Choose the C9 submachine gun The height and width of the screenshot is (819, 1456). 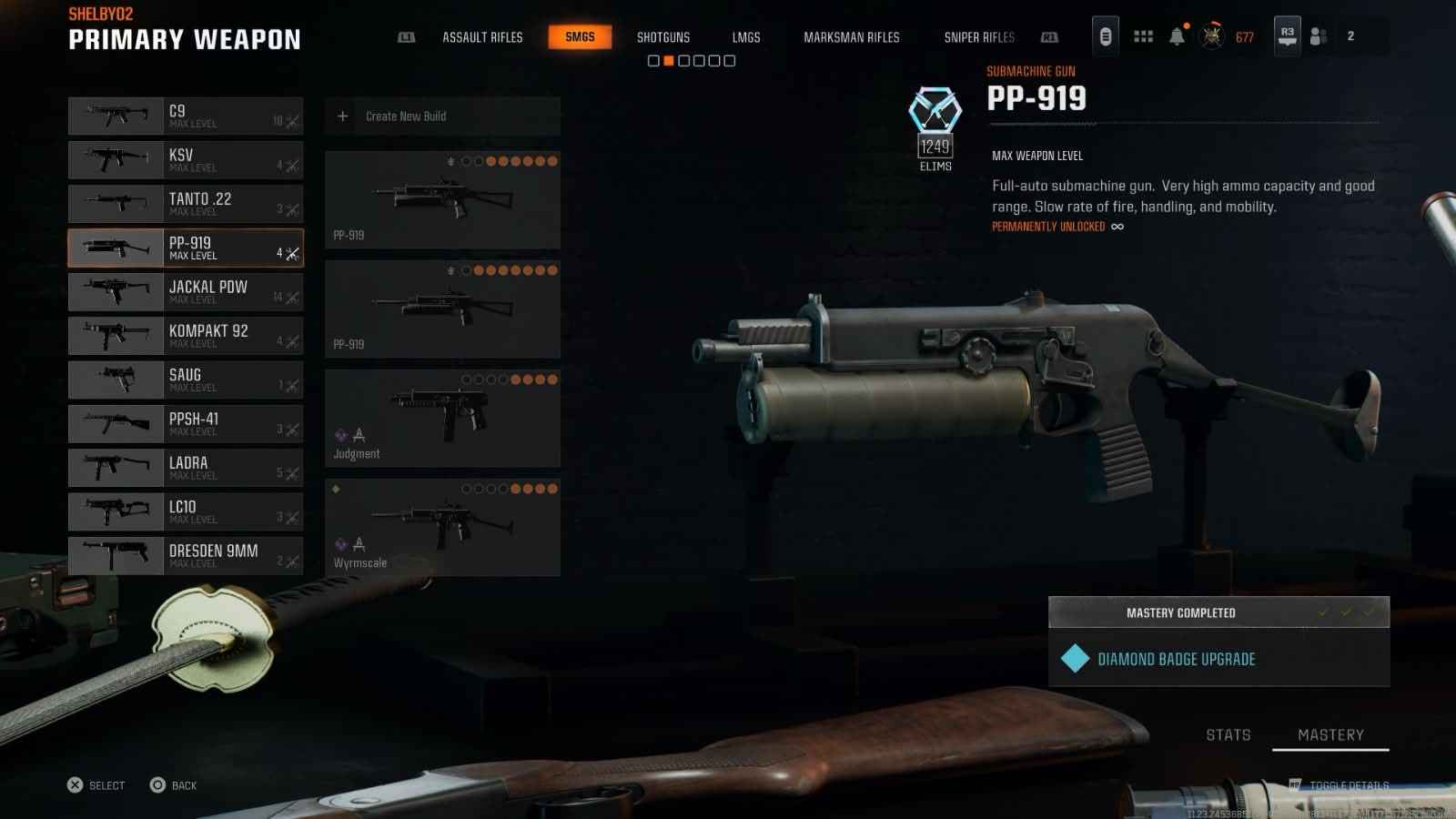(186, 116)
